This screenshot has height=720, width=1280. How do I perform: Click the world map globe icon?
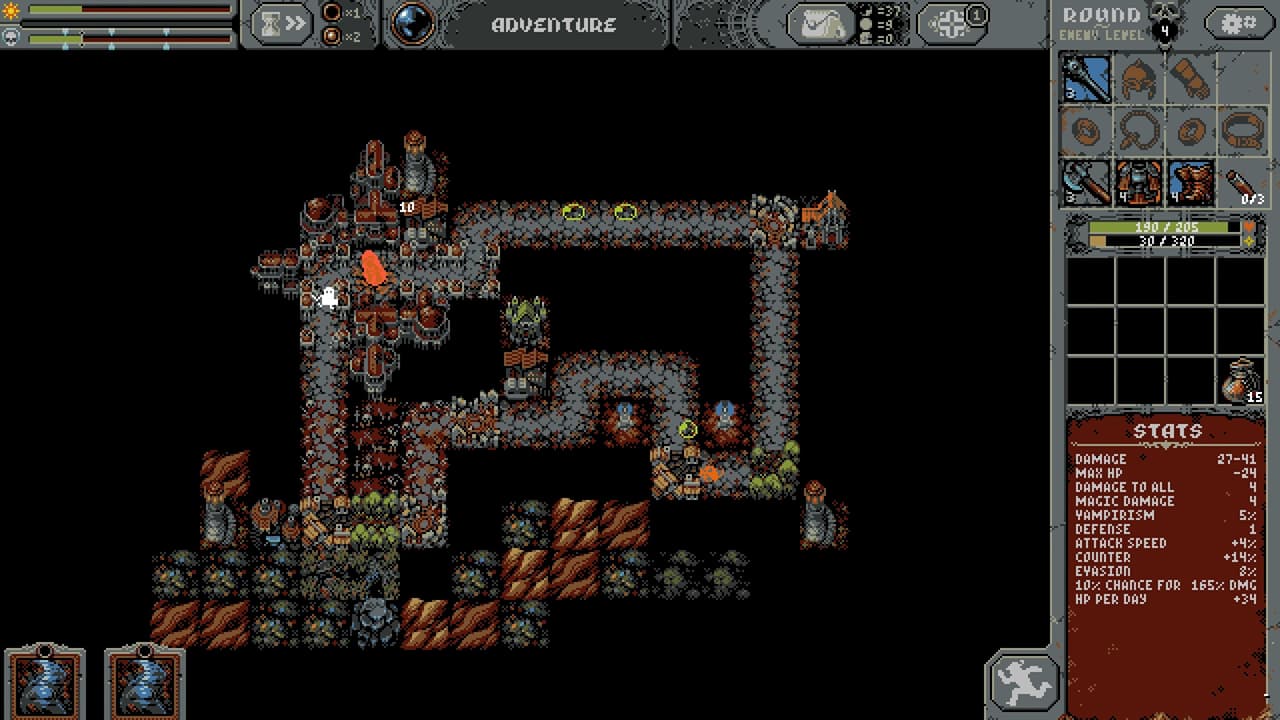coord(411,22)
